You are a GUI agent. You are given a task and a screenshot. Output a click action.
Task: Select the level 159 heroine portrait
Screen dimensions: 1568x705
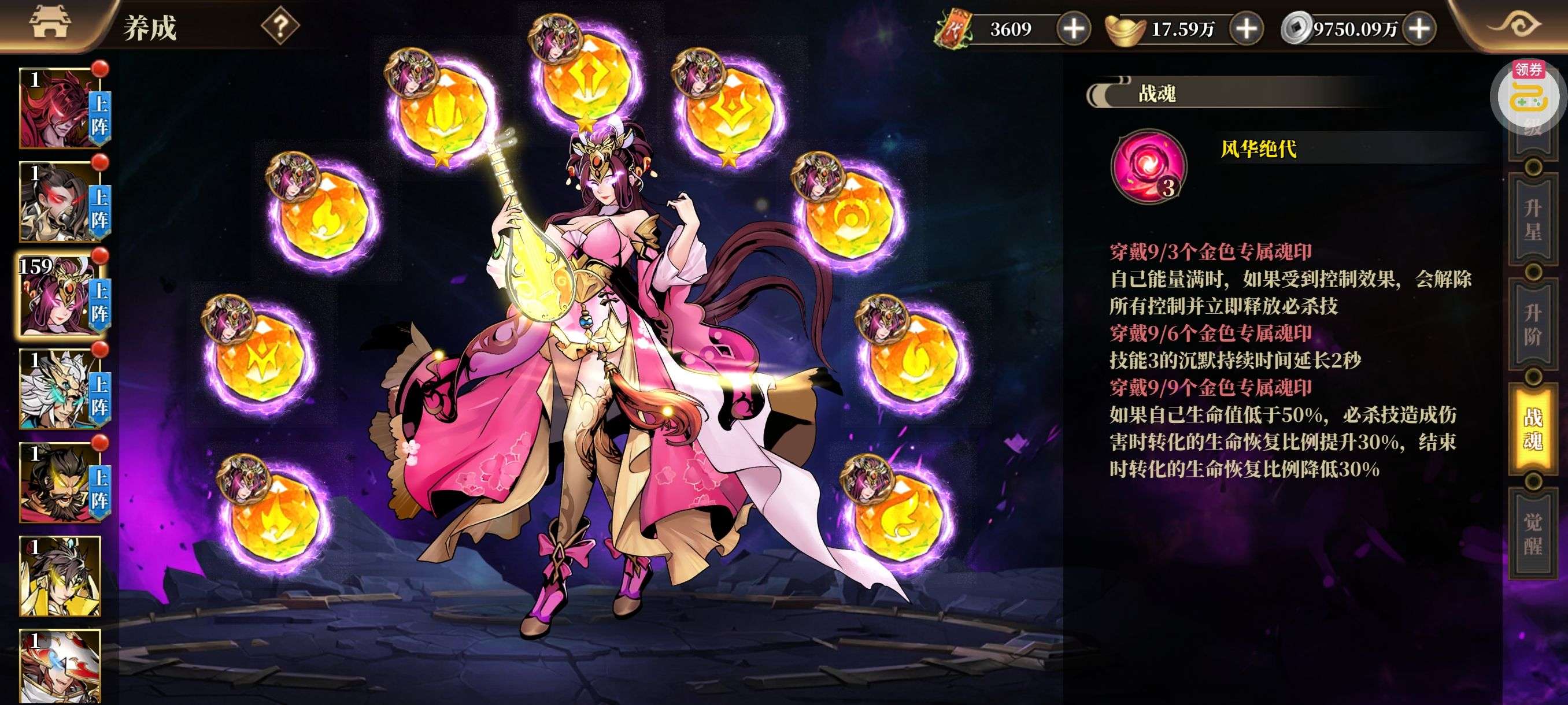pos(60,296)
